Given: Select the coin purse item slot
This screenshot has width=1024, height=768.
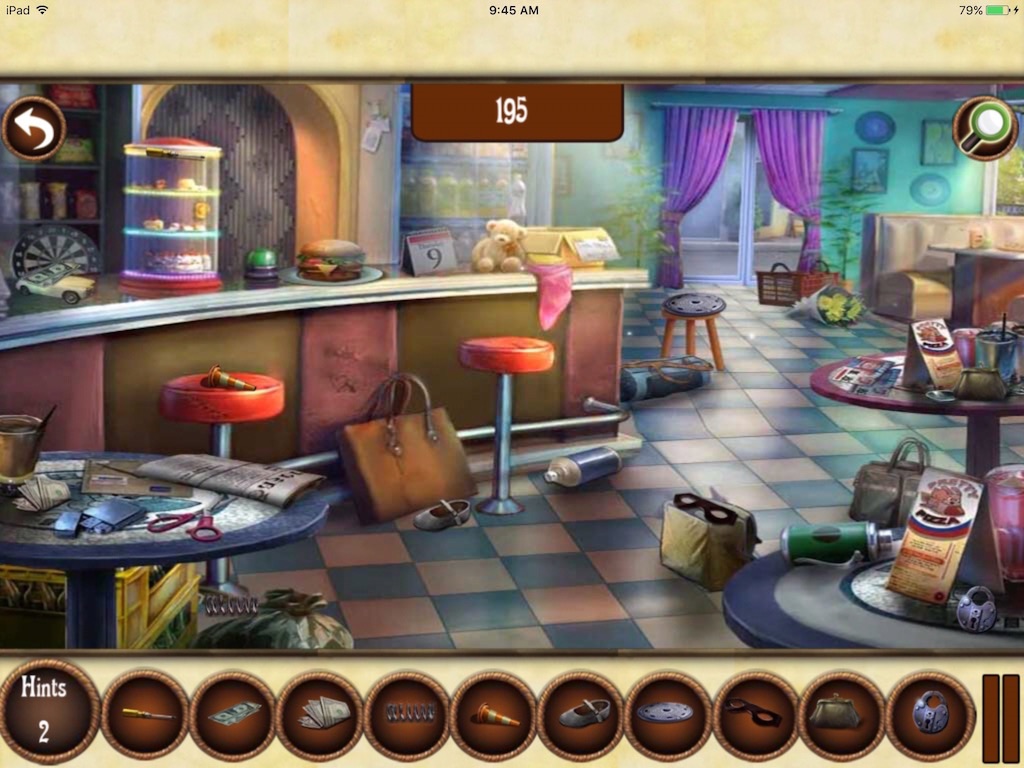Looking at the screenshot, I should click(842, 714).
